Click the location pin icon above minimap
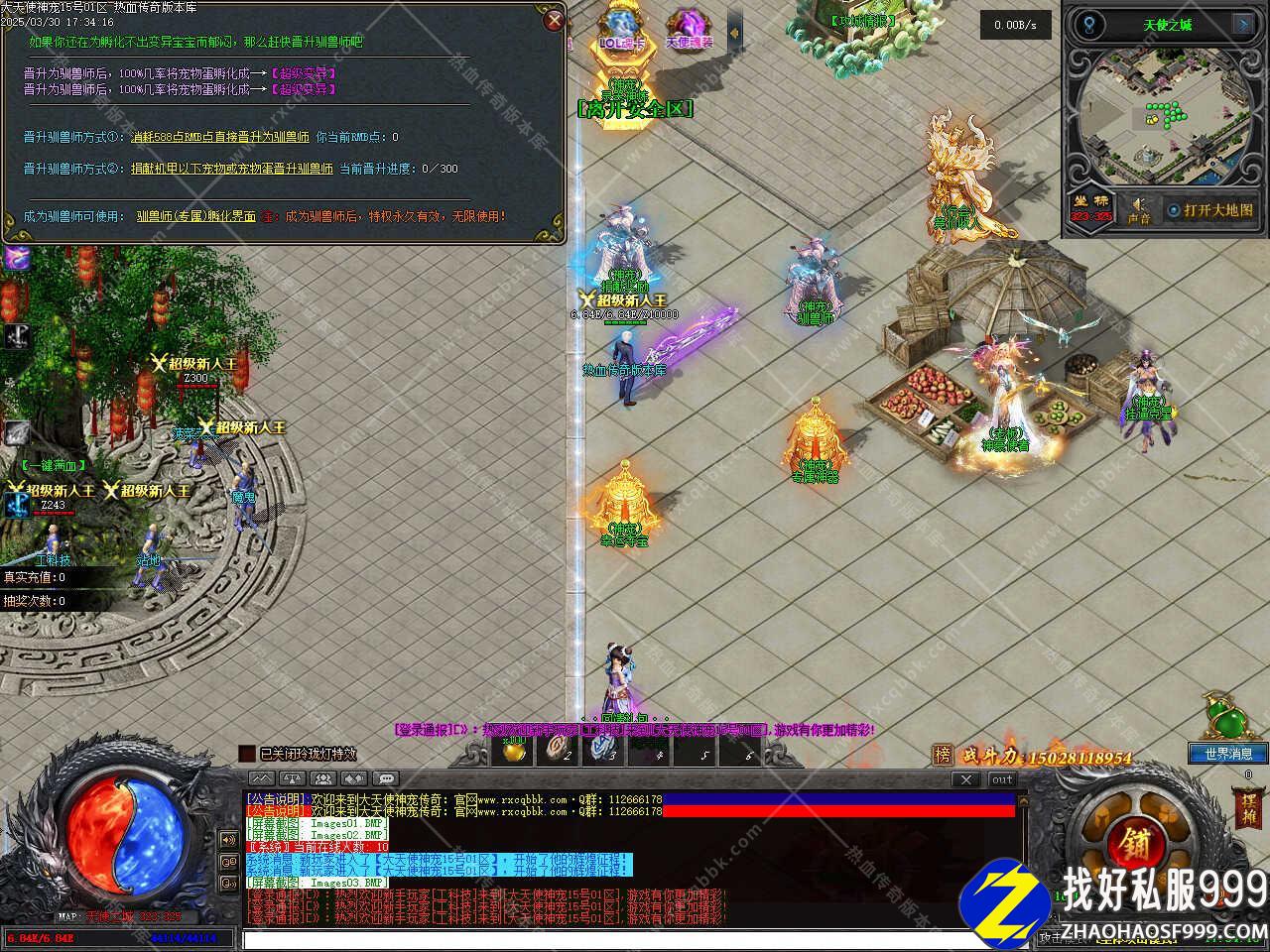 tap(1089, 25)
